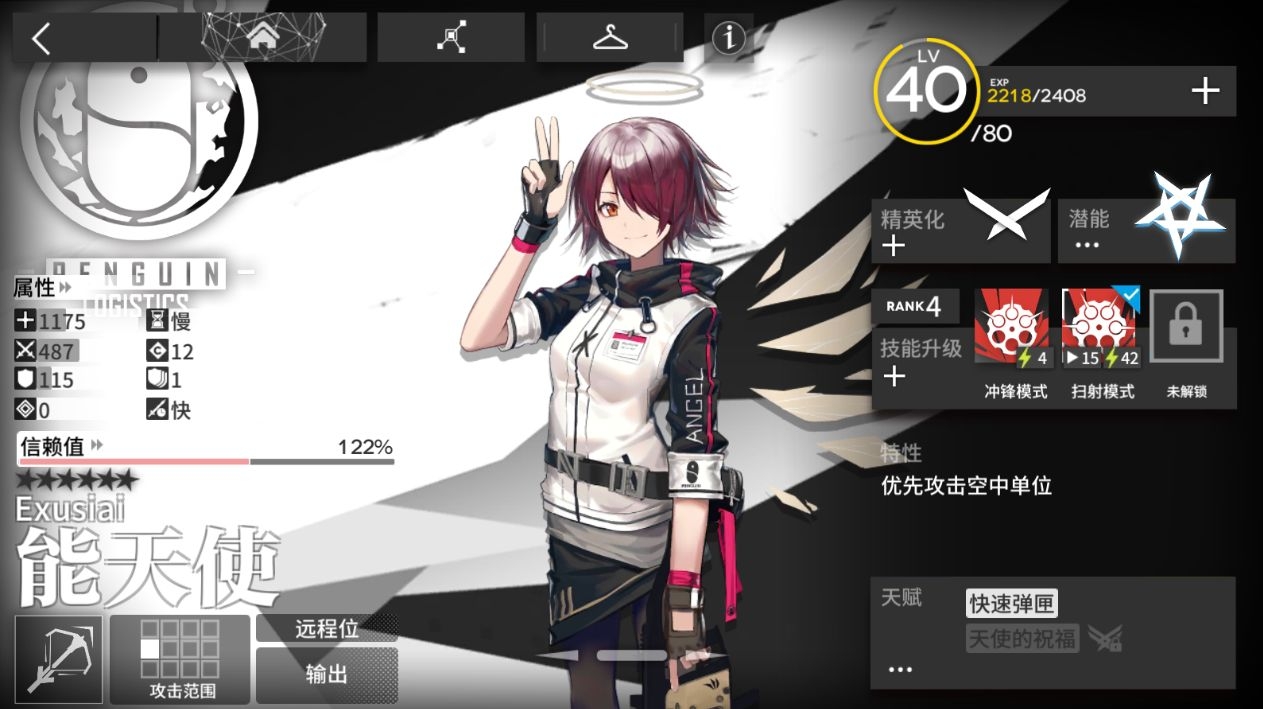
Task: Open the 技能升级 skill upgrade panel
Action: [x=918, y=362]
